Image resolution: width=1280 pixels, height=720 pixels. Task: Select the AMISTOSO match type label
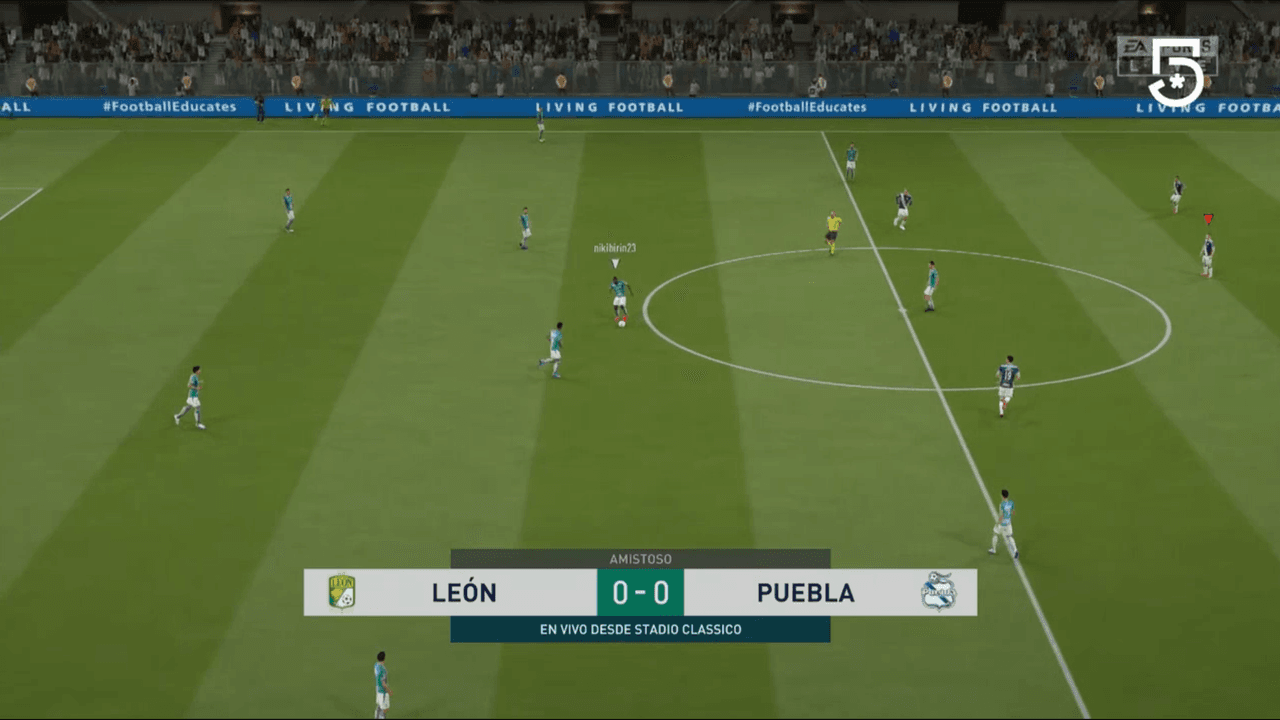click(x=639, y=559)
